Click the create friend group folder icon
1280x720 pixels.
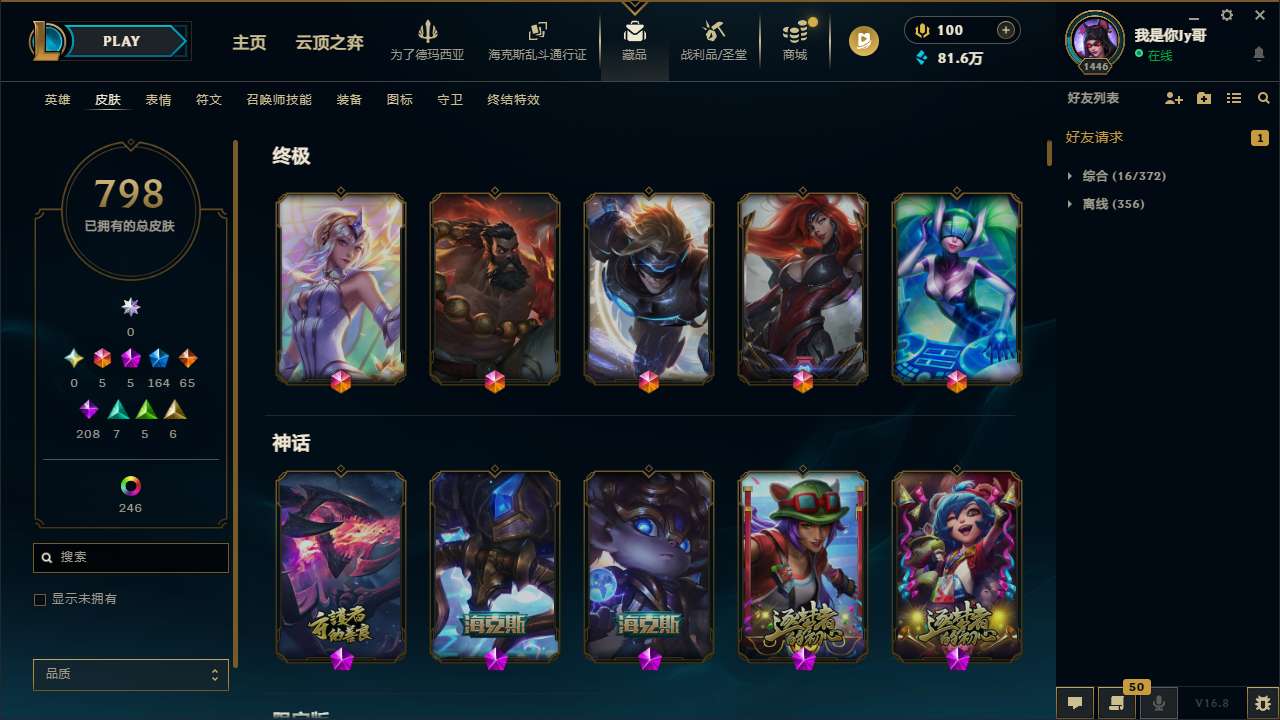pyautogui.click(x=1203, y=98)
